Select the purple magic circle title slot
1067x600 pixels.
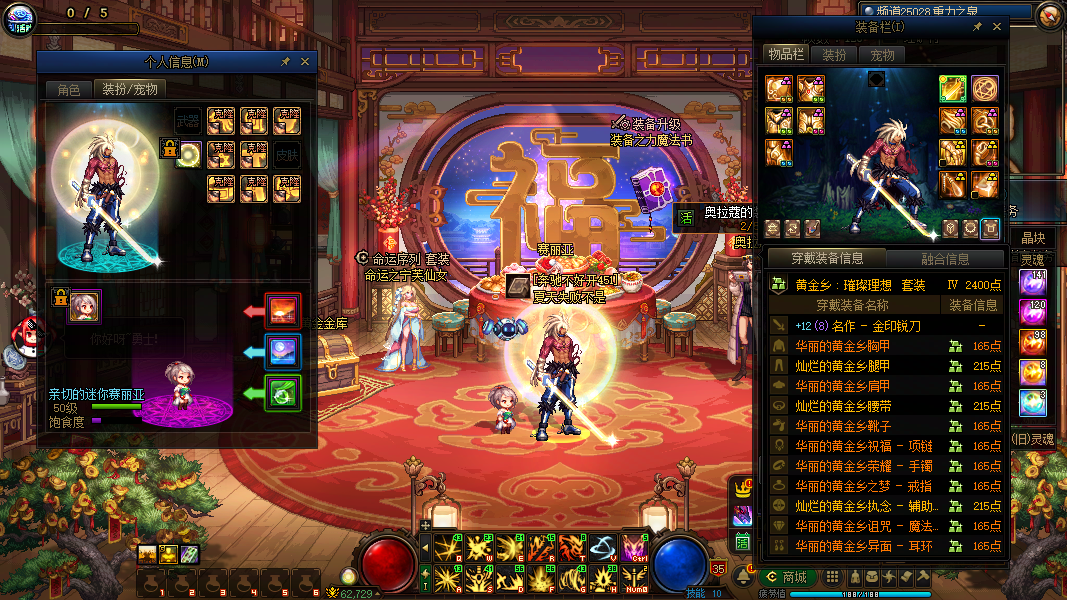[x=985, y=88]
